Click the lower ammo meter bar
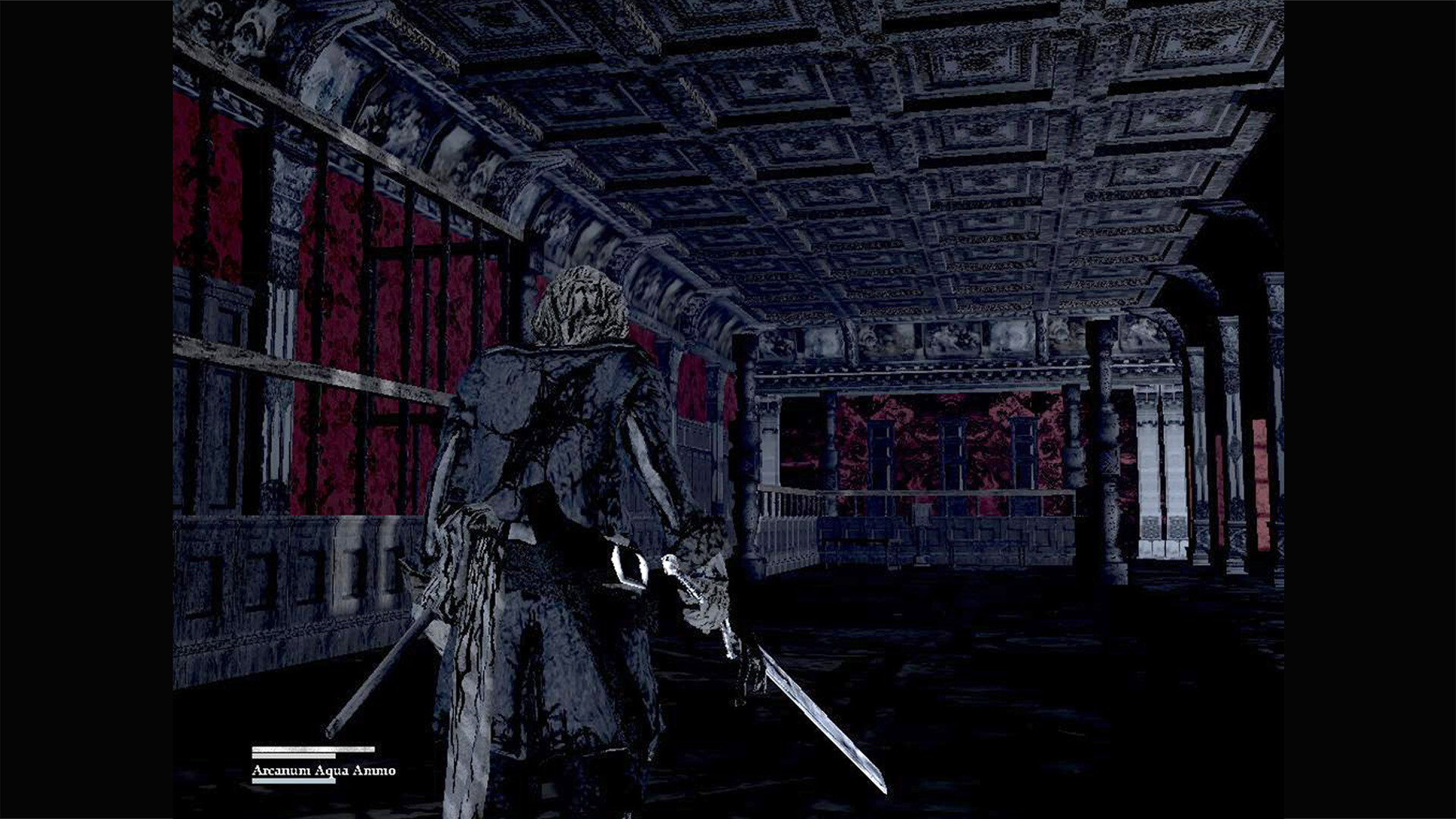Screen dimensions: 1456x819 pyautogui.click(x=296, y=780)
